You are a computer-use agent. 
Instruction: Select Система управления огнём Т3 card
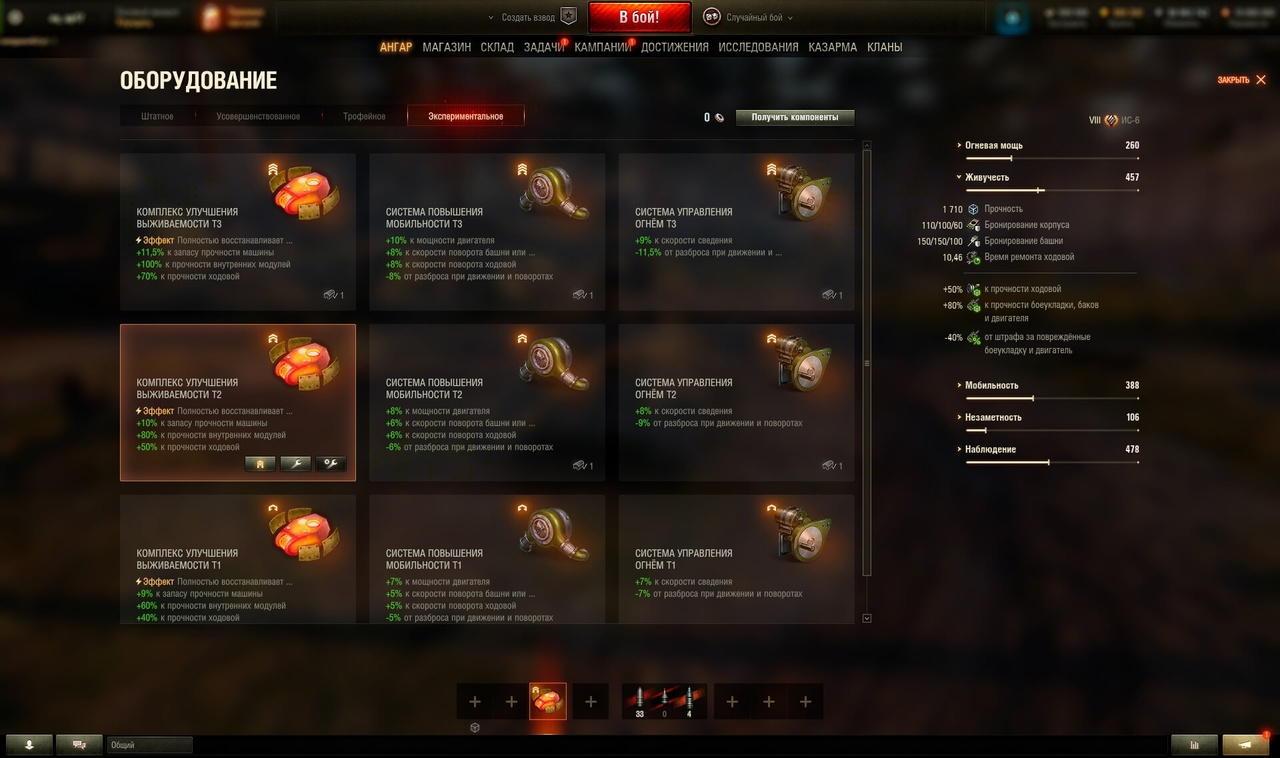(x=735, y=231)
